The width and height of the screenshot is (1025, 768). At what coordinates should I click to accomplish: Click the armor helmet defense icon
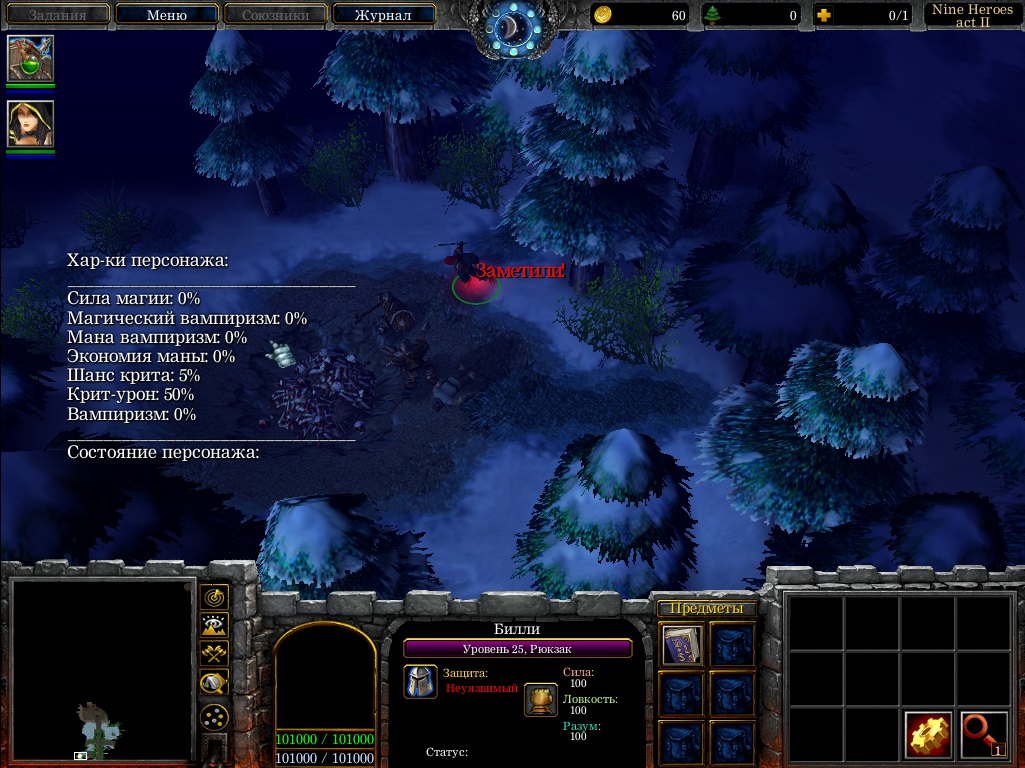tap(421, 681)
